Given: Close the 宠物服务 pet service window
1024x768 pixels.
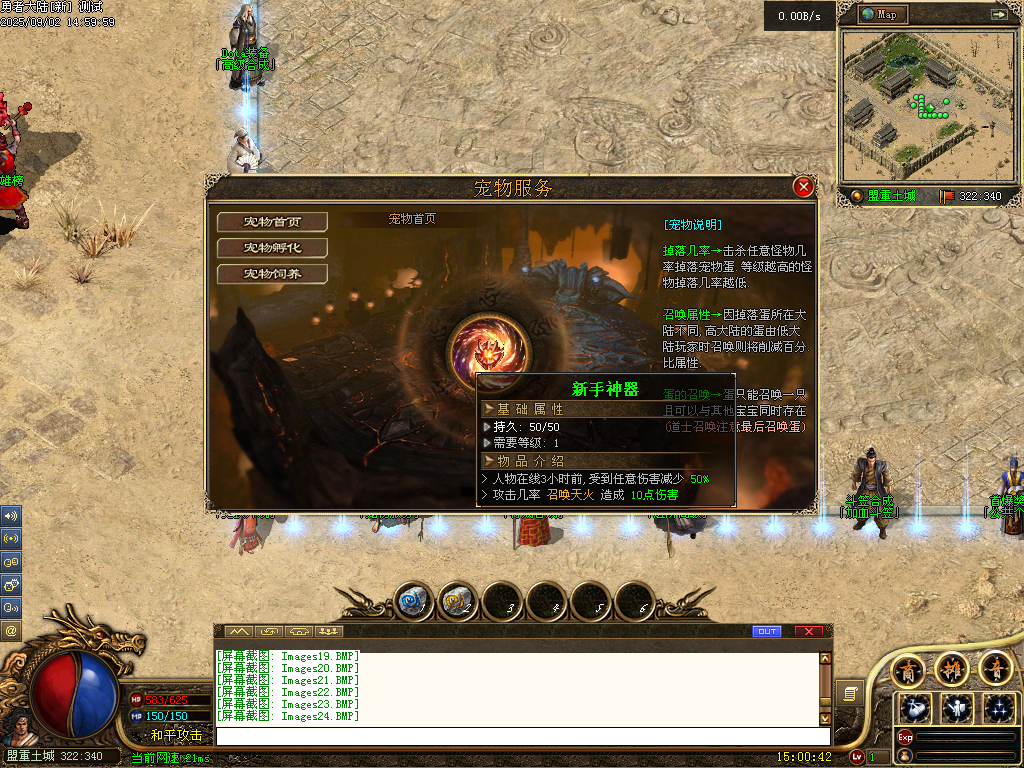Looking at the screenshot, I should click(802, 187).
